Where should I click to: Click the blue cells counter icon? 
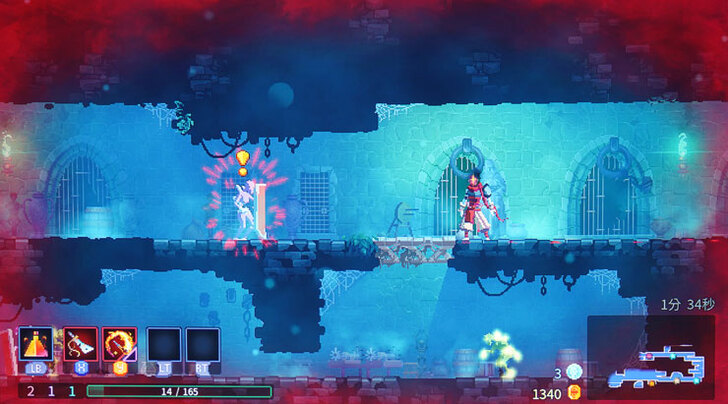573,372
